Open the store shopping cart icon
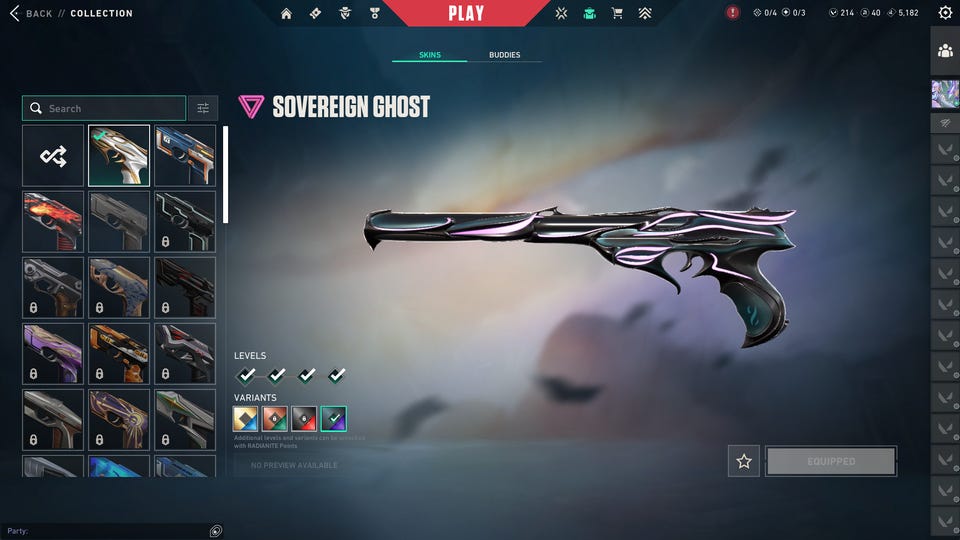The height and width of the screenshot is (540, 960). click(617, 13)
